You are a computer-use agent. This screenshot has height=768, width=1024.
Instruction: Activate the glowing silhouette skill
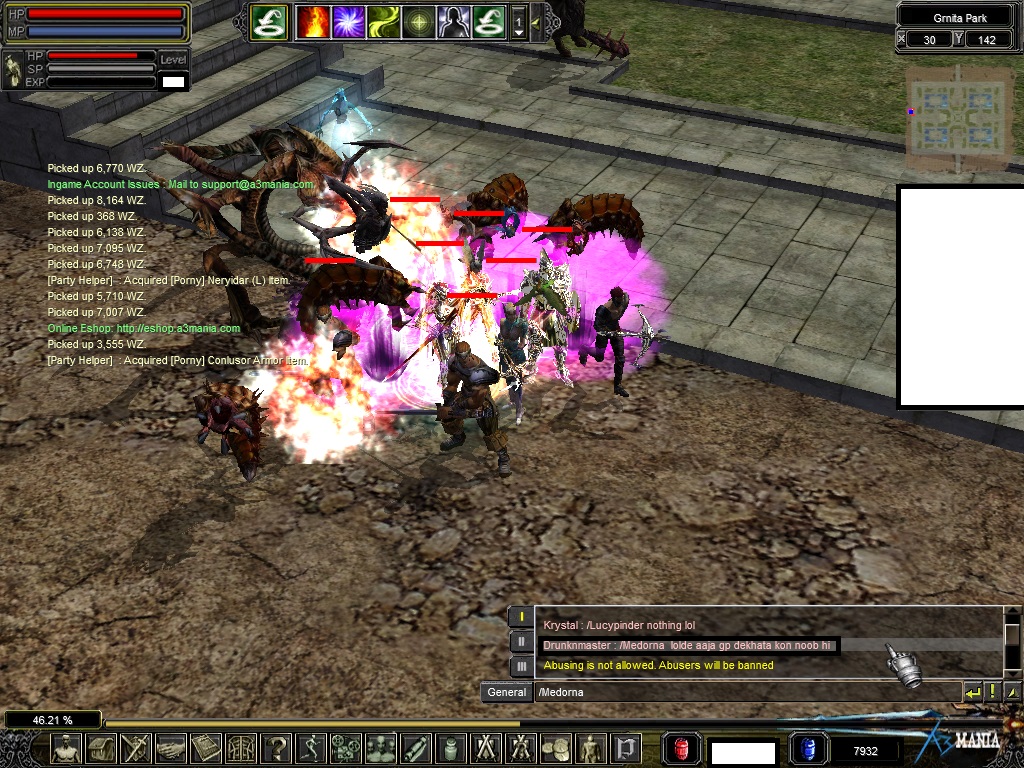[x=454, y=21]
